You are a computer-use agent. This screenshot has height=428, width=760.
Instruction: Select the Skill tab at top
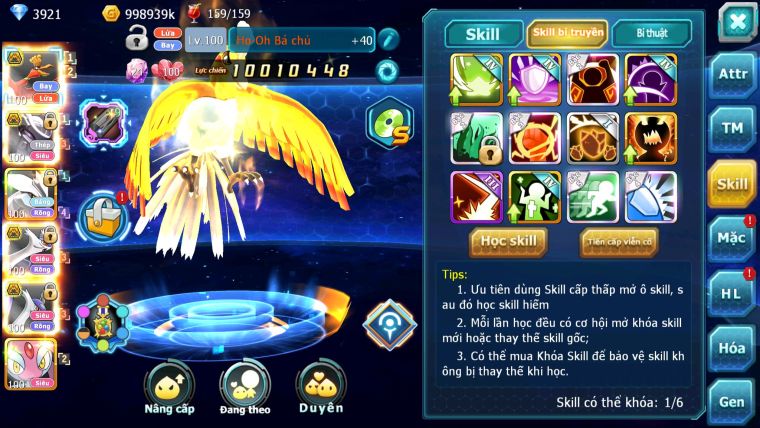coord(481,33)
